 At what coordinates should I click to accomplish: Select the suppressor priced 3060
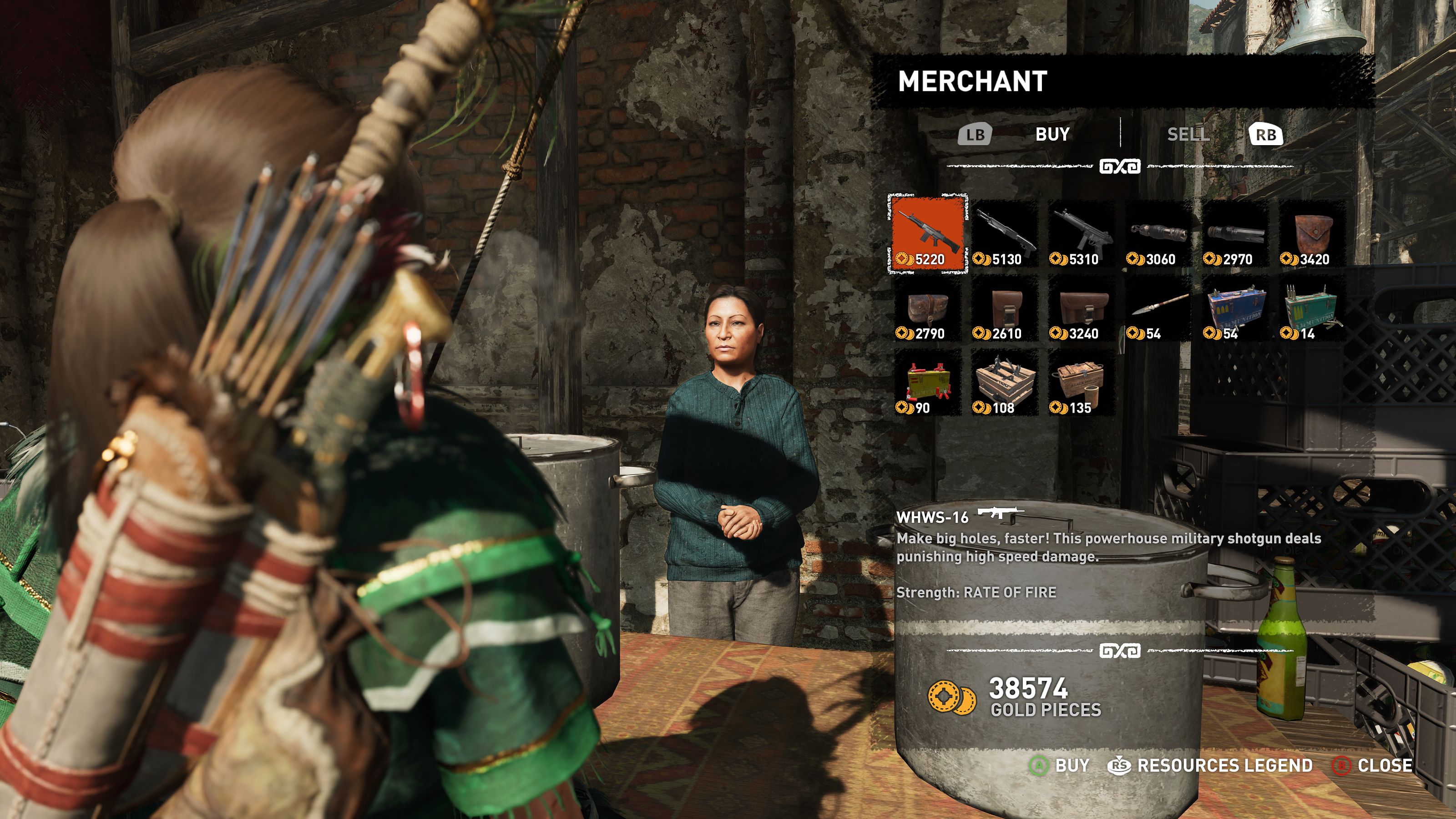coord(1158,233)
